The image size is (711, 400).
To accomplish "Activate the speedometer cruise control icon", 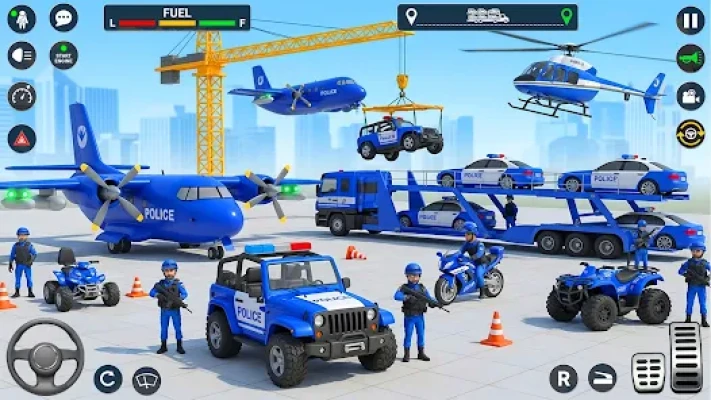I will pyautogui.click(x=22, y=96).
